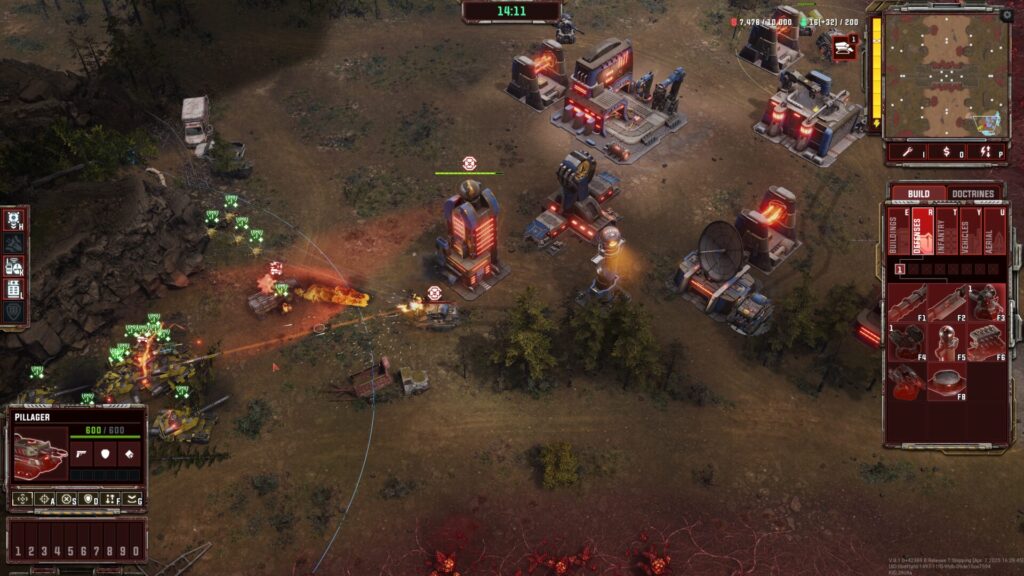Screen dimensions: 1024x576
Task: Select the F8 dome pad structure
Action: coord(946,381)
